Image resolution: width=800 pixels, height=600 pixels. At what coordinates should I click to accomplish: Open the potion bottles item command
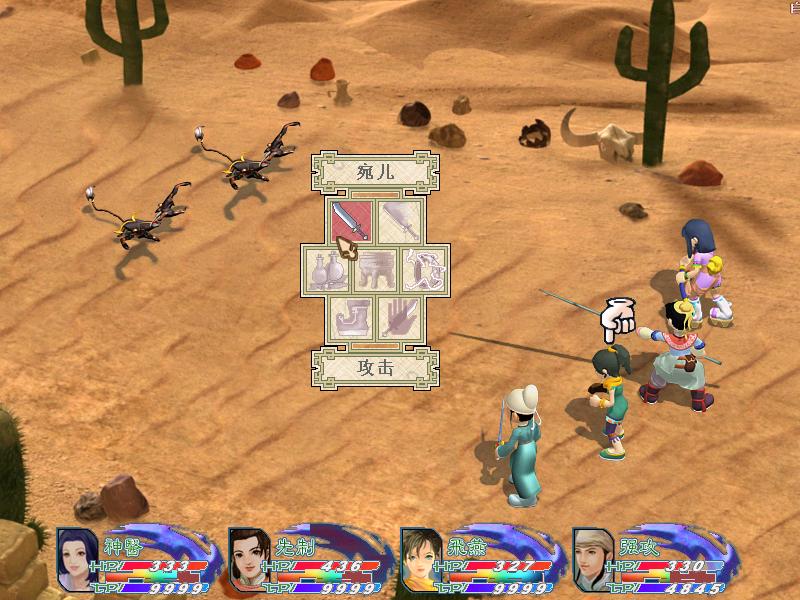[x=326, y=270]
